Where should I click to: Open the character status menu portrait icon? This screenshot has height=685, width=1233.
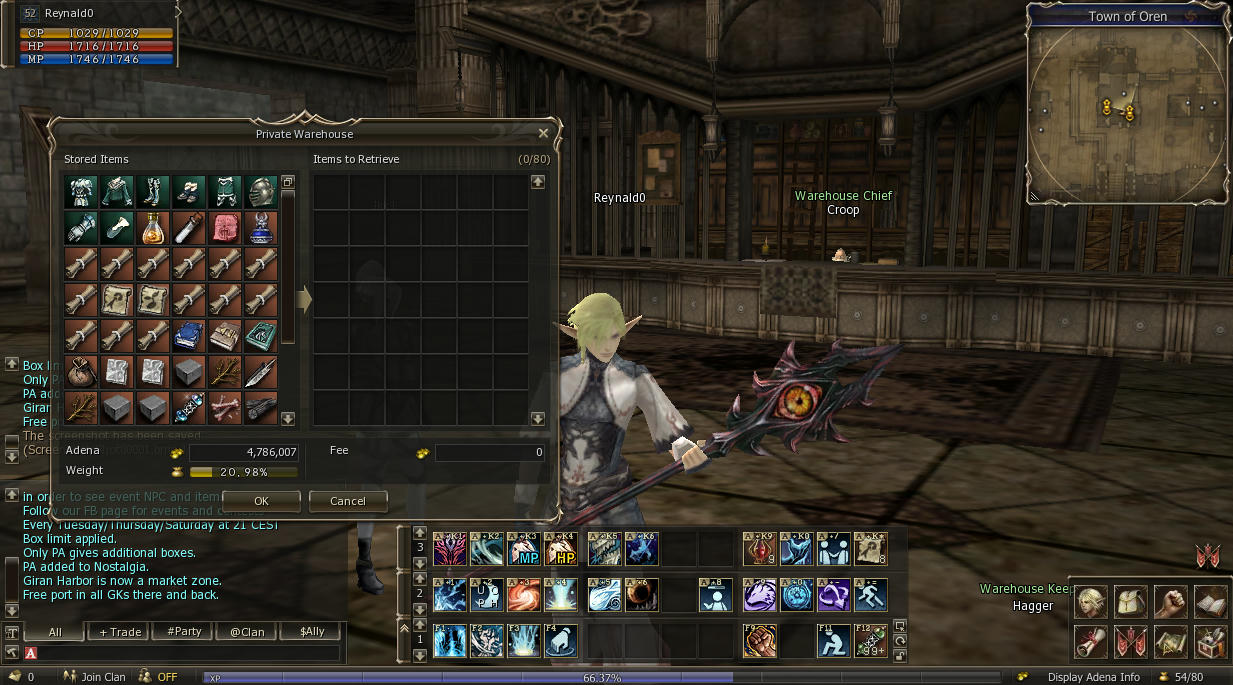1091,601
